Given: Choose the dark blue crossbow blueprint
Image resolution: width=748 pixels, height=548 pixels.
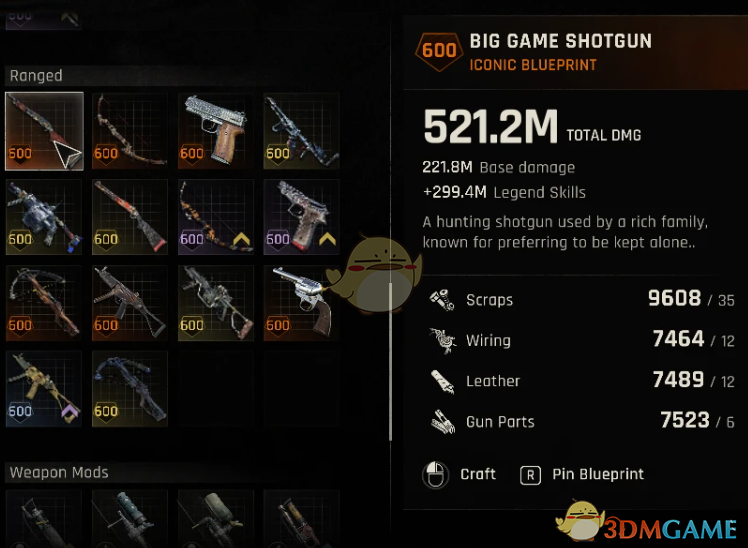Looking at the screenshot, I should click(130, 389).
